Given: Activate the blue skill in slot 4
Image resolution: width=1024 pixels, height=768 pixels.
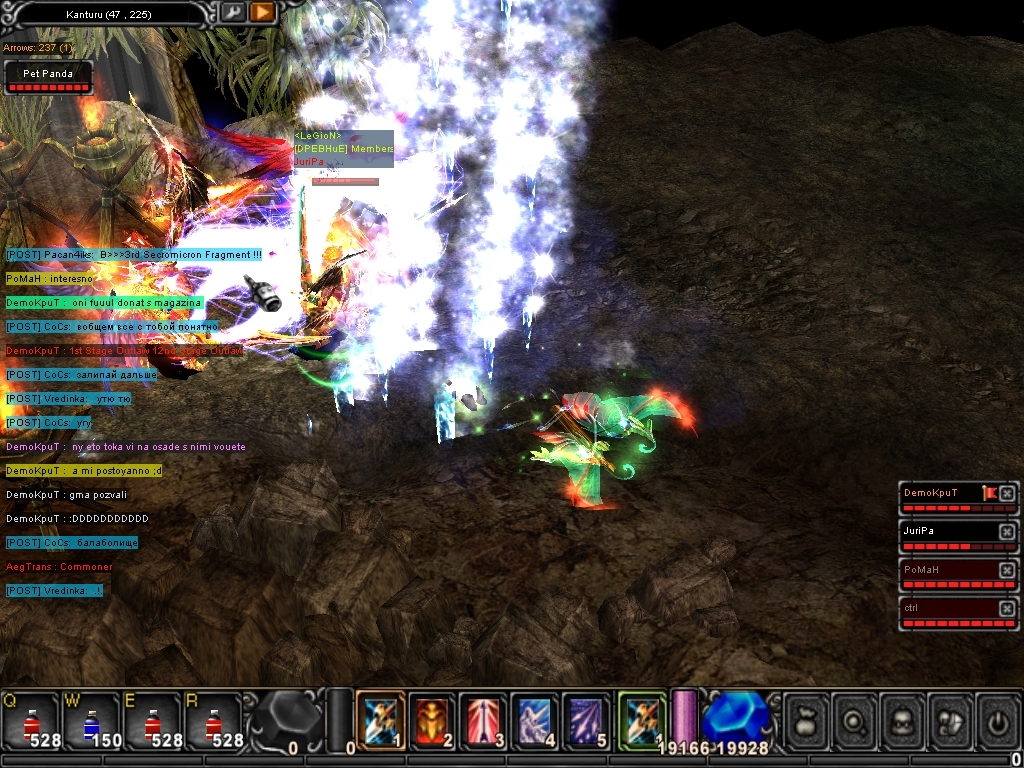Looking at the screenshot, I should (535, 720).
